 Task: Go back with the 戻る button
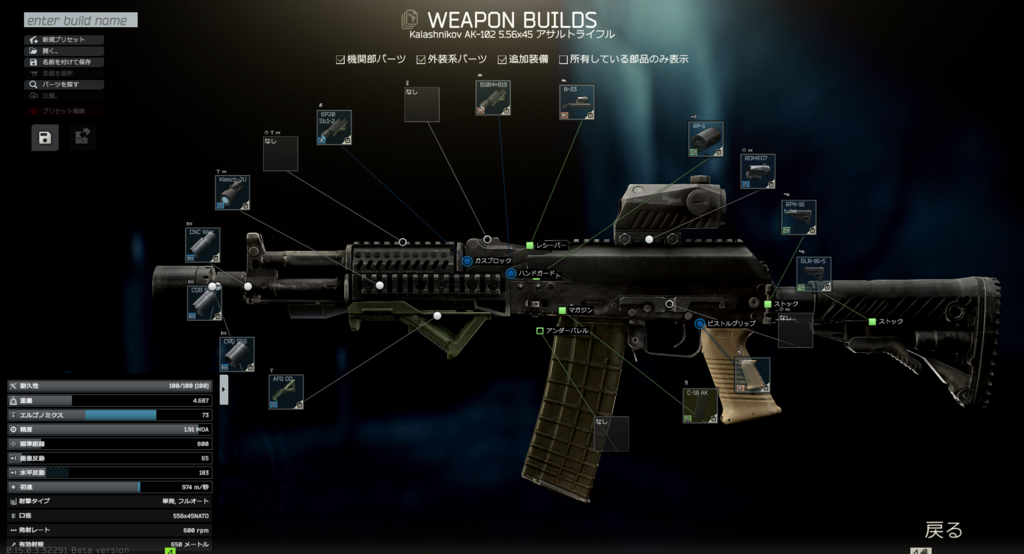[x=942, y=530]
